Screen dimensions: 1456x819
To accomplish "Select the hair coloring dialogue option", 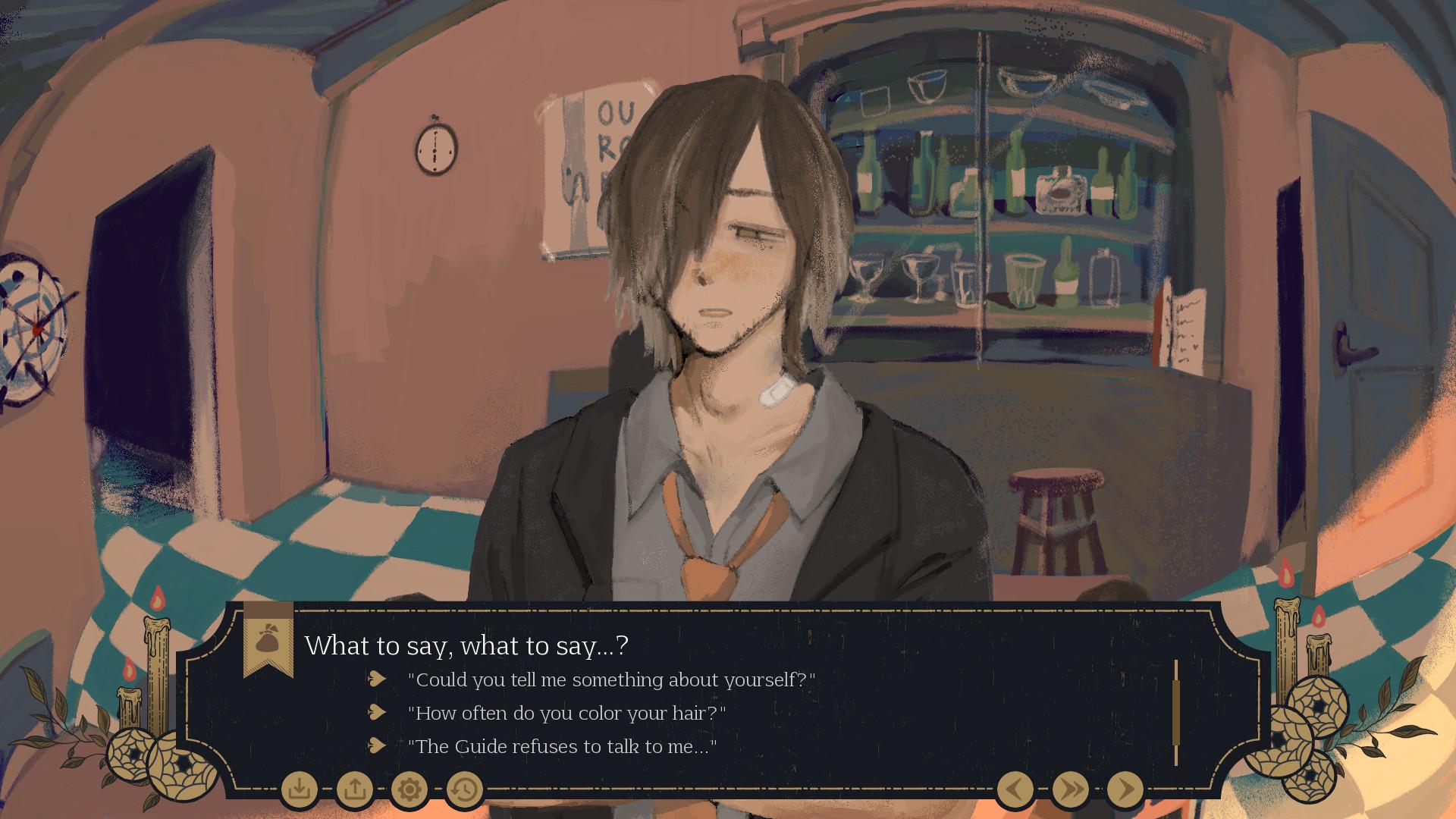I will click(566, 713).
